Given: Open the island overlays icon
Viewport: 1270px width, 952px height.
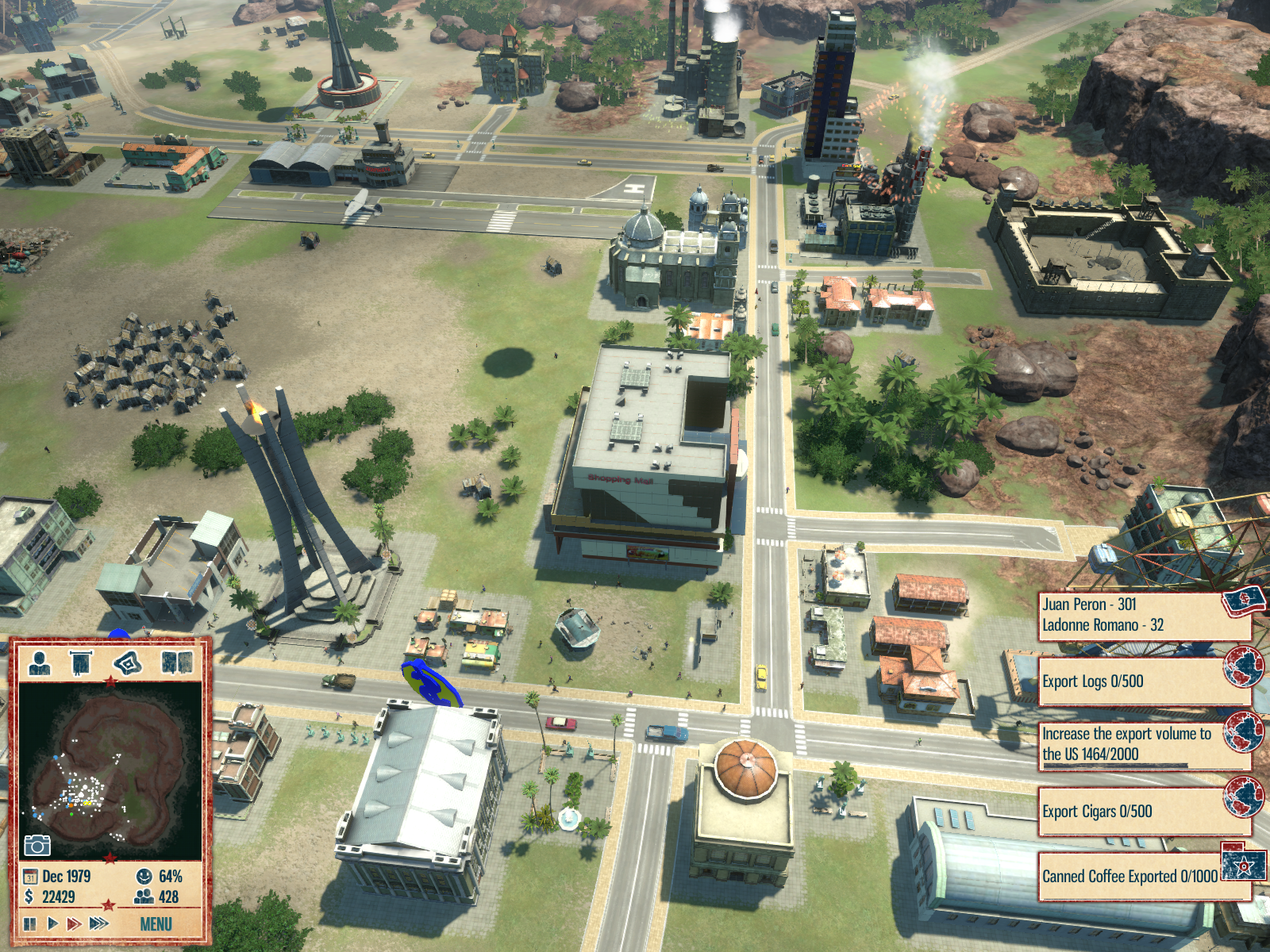Looking at the screenshot, I should 128,662.
